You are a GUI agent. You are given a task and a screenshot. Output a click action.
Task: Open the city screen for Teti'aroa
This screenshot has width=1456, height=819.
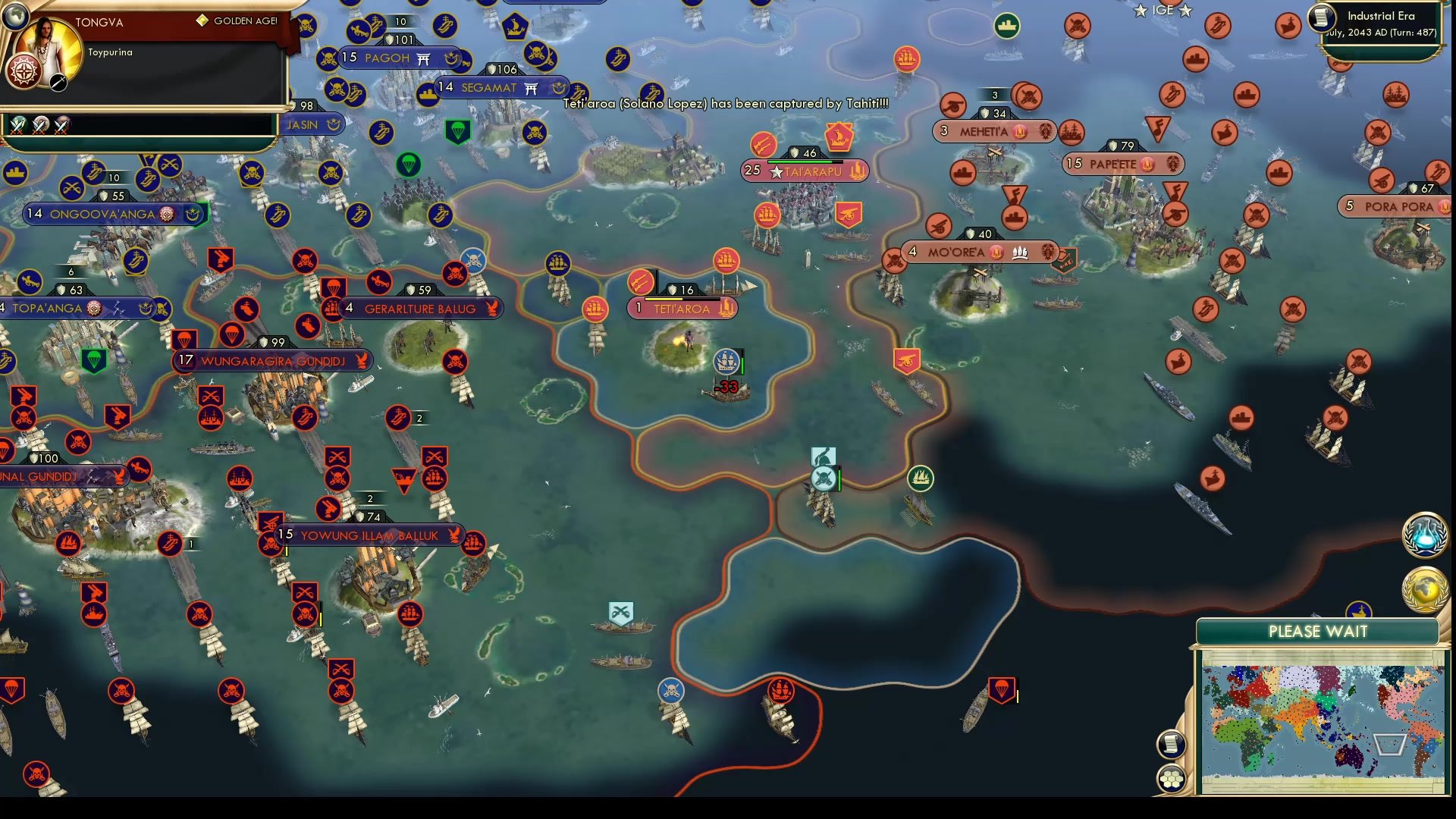pos(681,309)
